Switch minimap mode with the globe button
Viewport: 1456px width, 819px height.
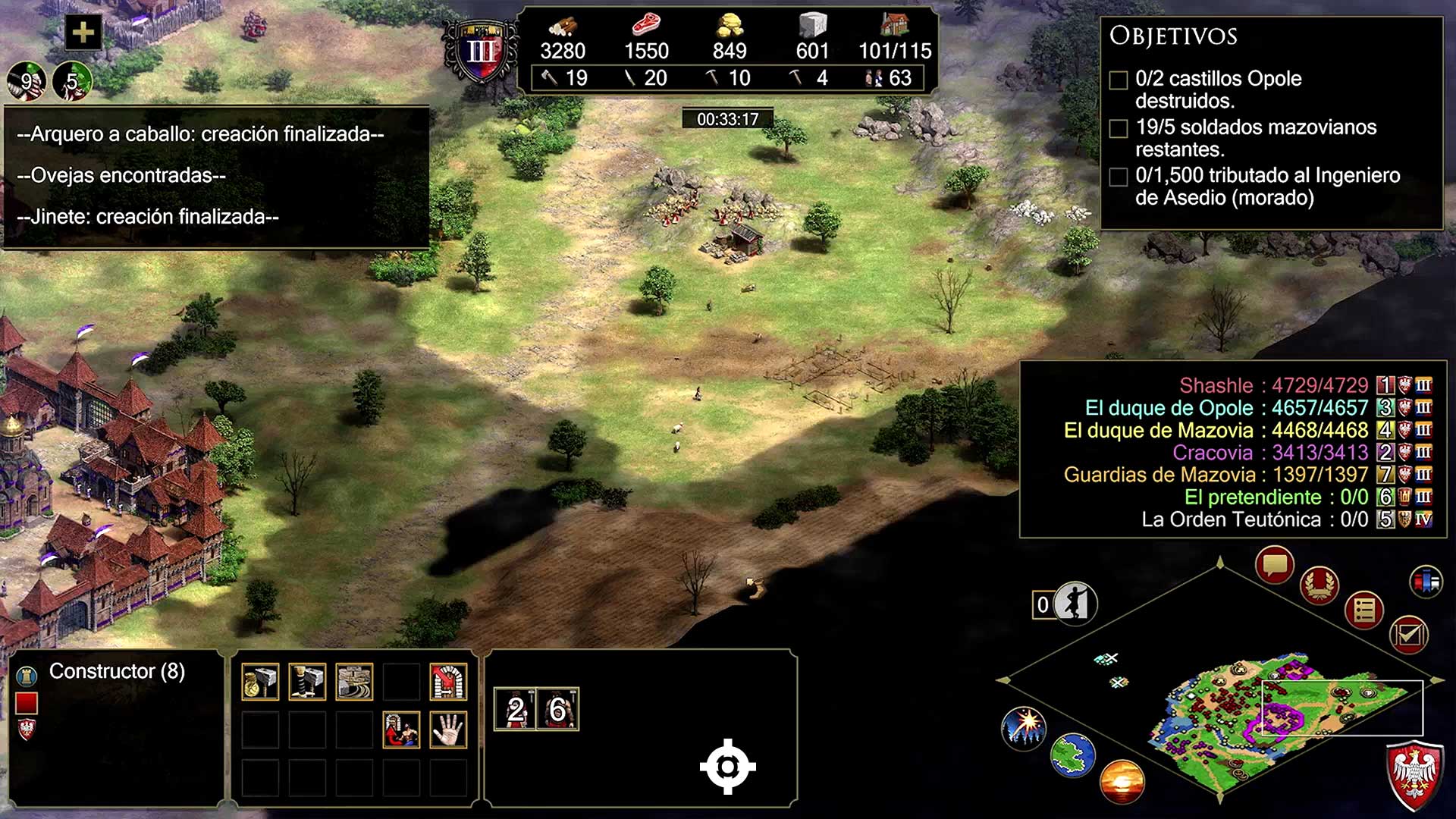point(1072,755)
